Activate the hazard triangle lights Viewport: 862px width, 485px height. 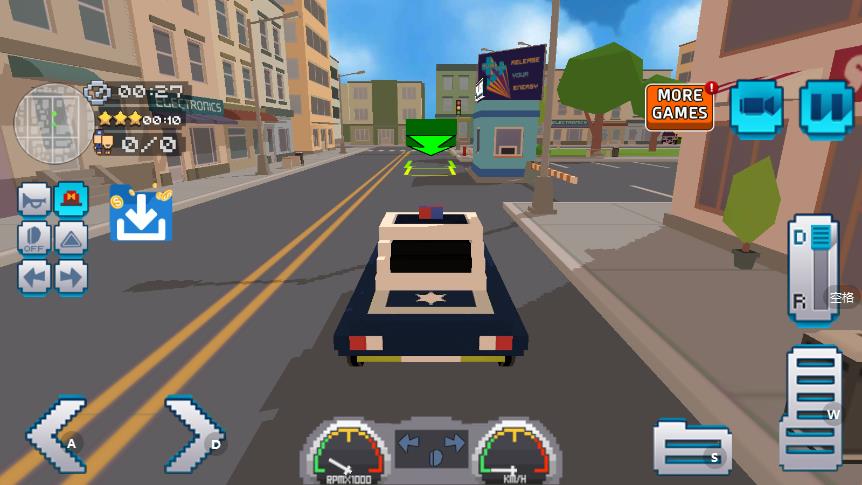point(71,238)
